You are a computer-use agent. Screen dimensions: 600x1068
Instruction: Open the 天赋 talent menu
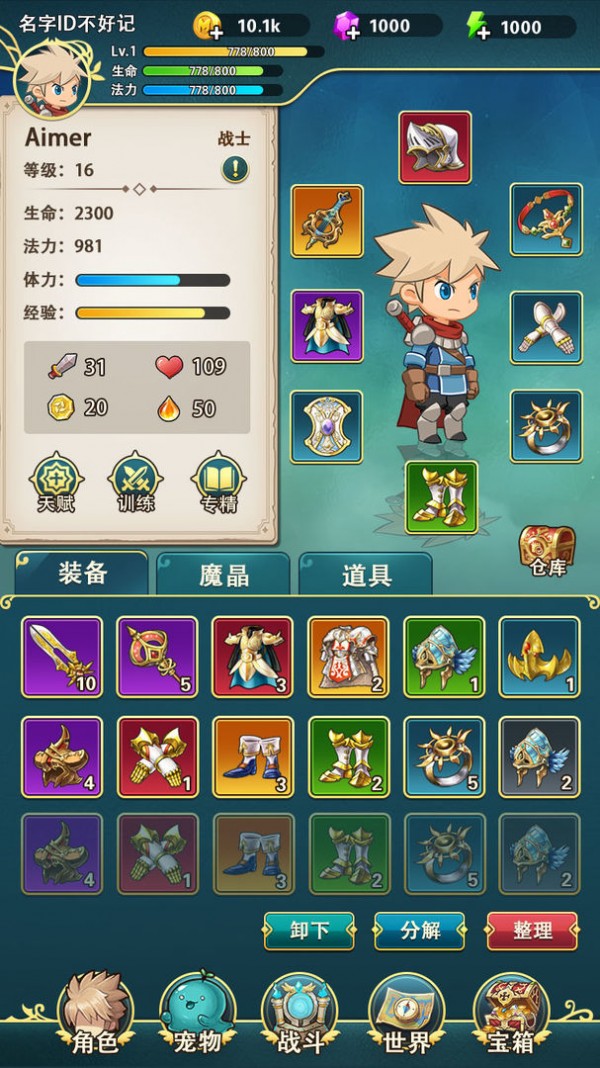coord(57,482)
